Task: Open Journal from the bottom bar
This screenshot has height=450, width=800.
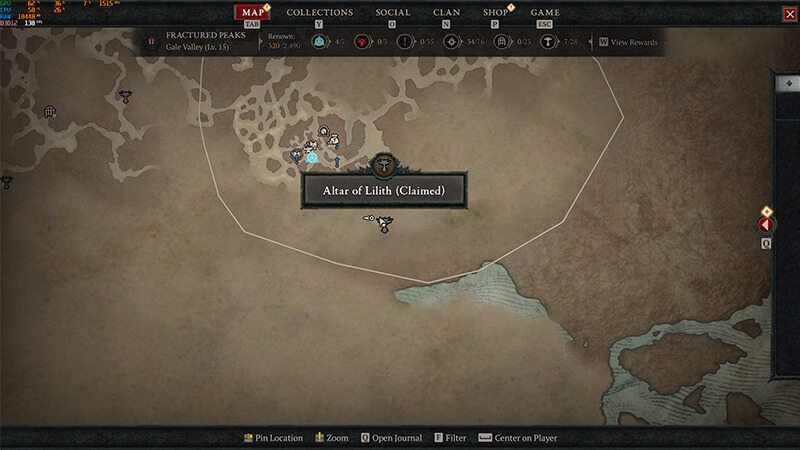Action: tap(390, 438)
